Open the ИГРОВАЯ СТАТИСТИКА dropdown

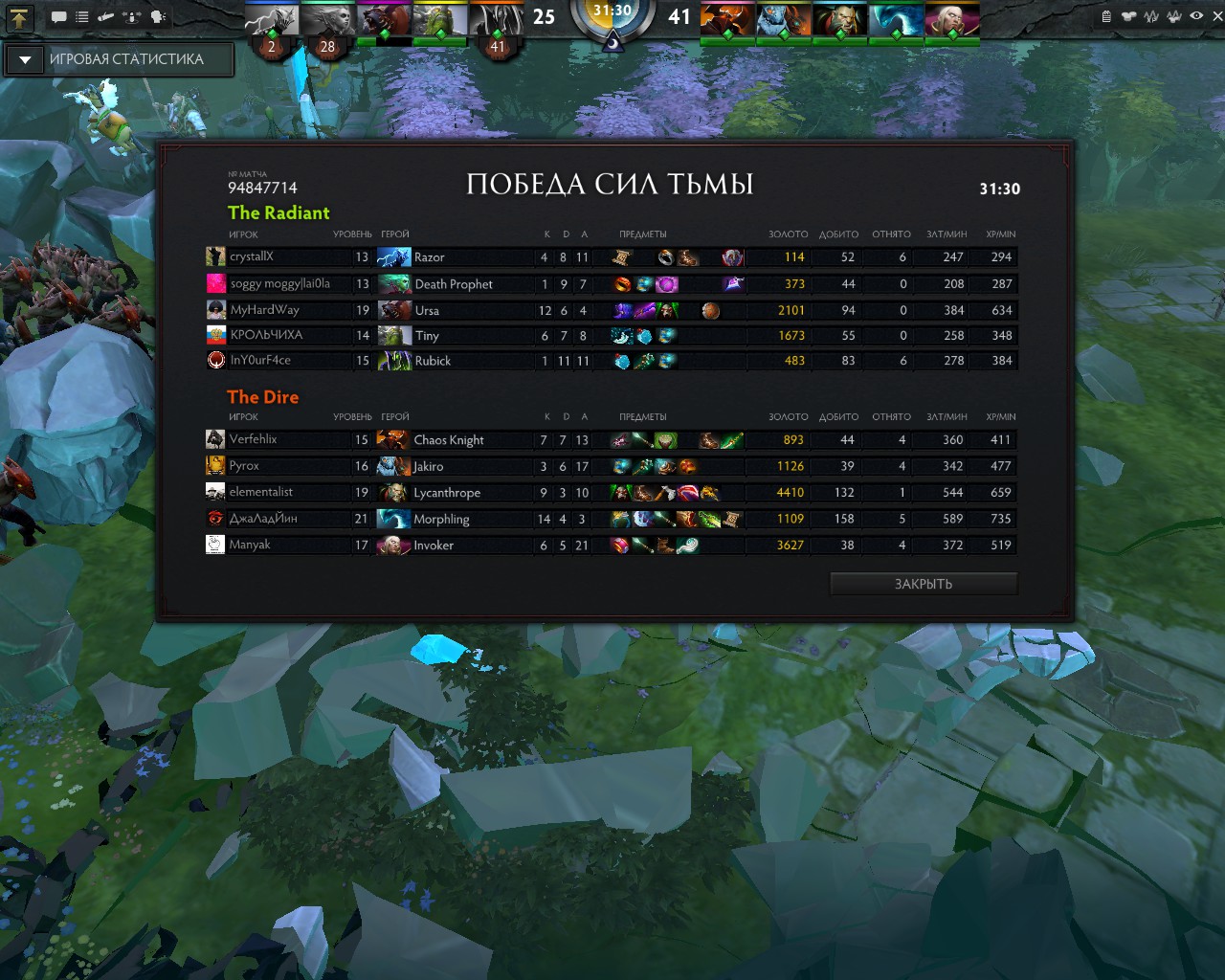point(25,59)
